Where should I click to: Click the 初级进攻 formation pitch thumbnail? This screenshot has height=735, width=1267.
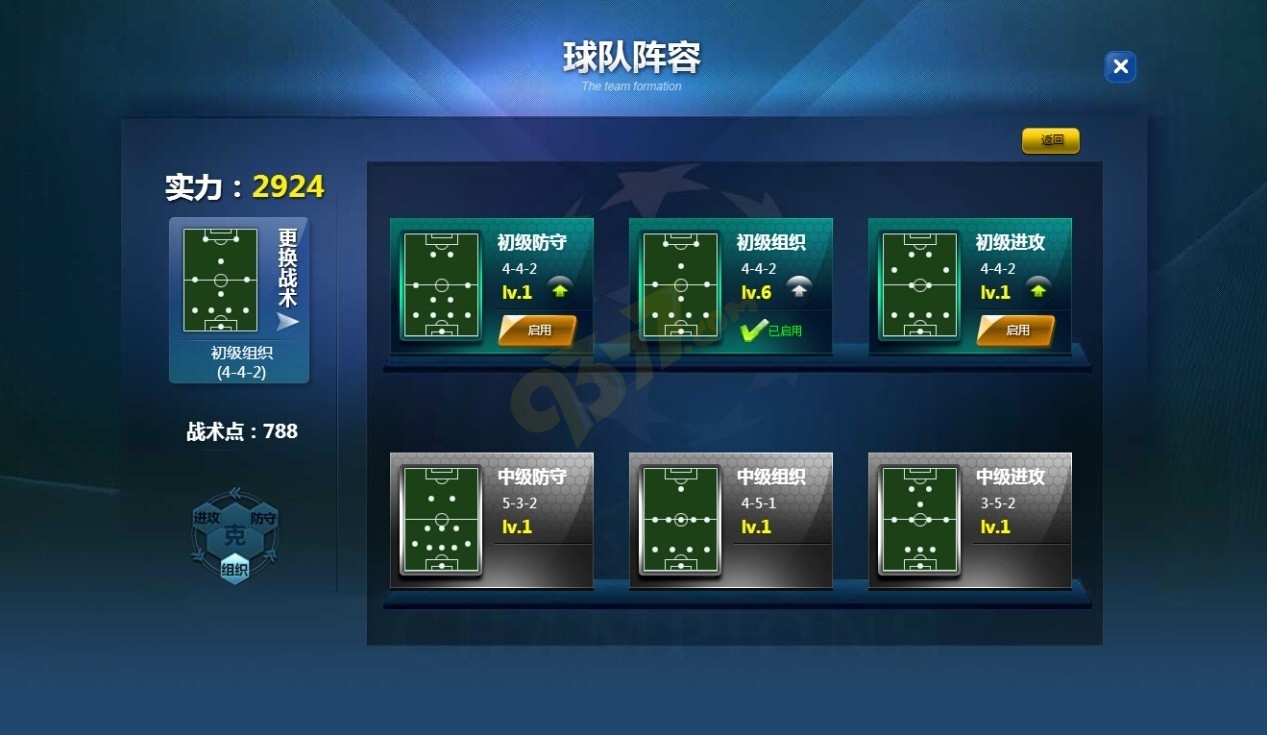point(920,286)
